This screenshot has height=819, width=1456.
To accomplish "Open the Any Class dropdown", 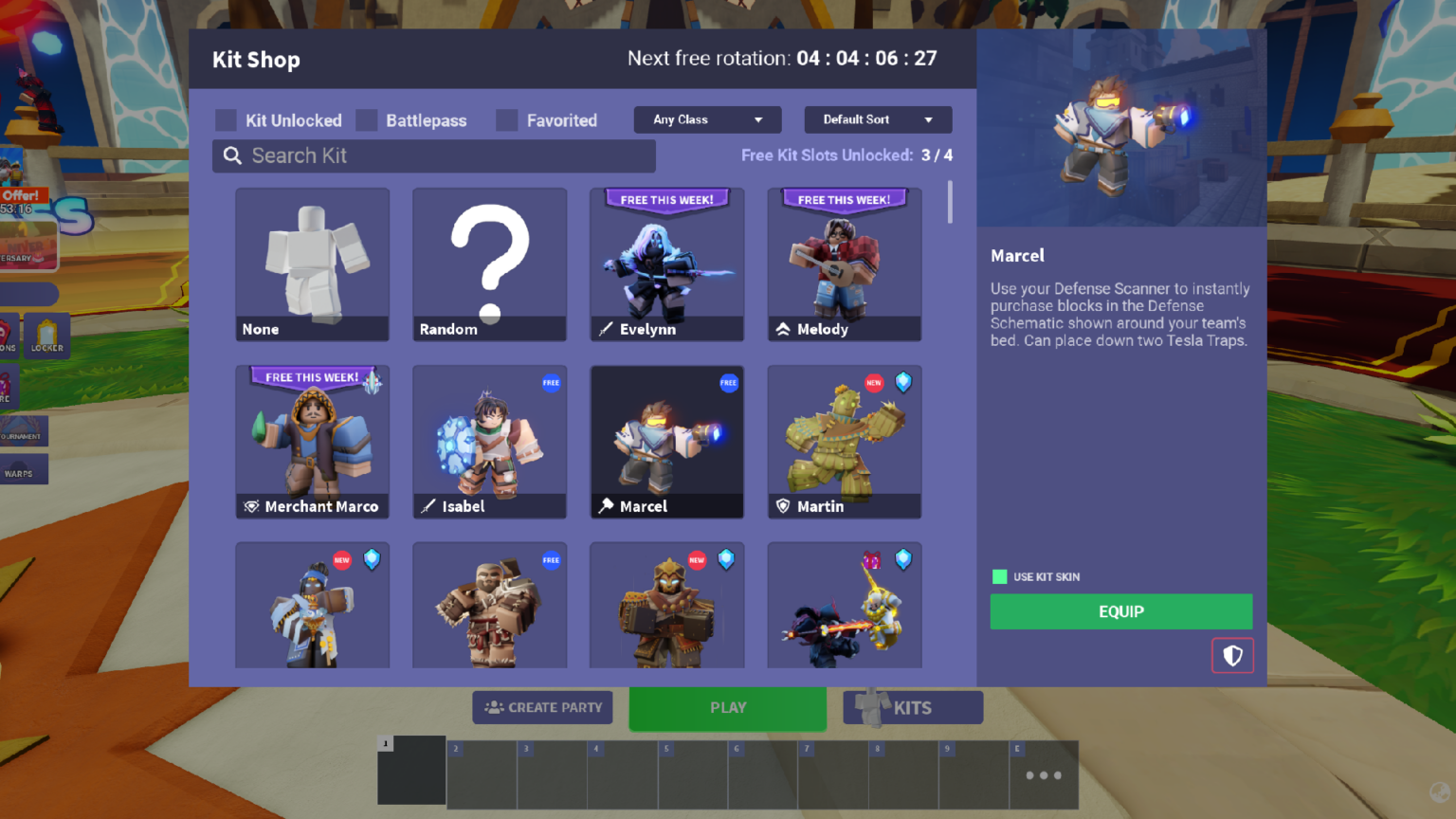I will [x=706, y=119].
